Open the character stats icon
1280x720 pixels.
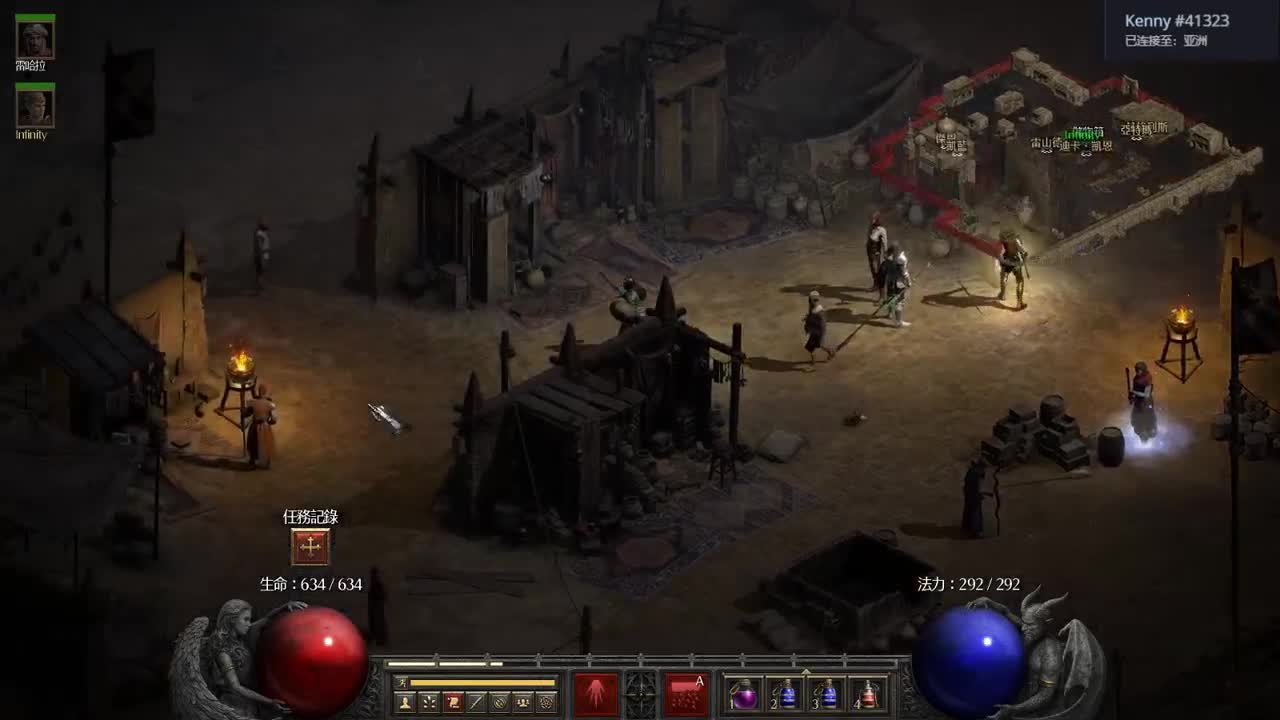pos(404,701)
